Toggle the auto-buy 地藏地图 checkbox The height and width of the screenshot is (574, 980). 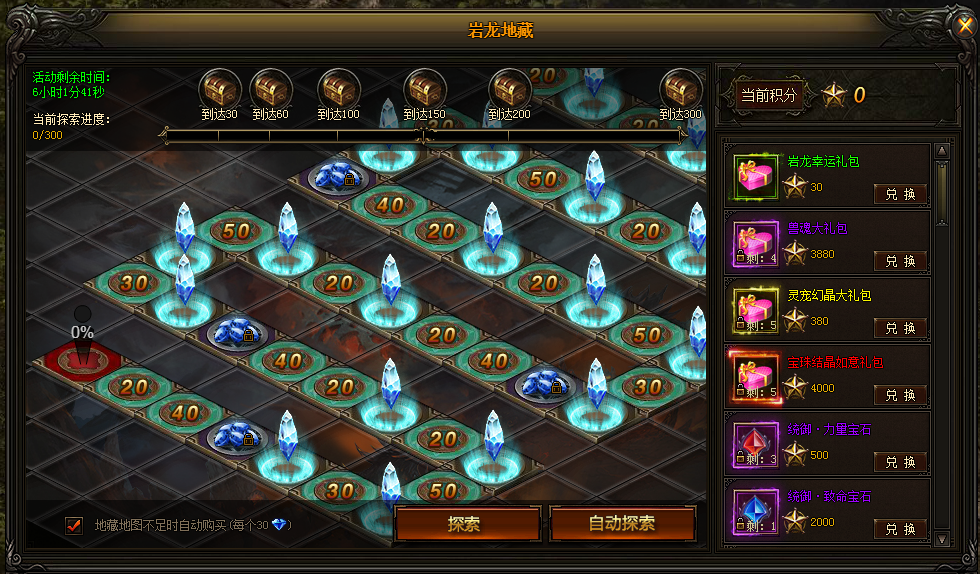pos(73,525)
